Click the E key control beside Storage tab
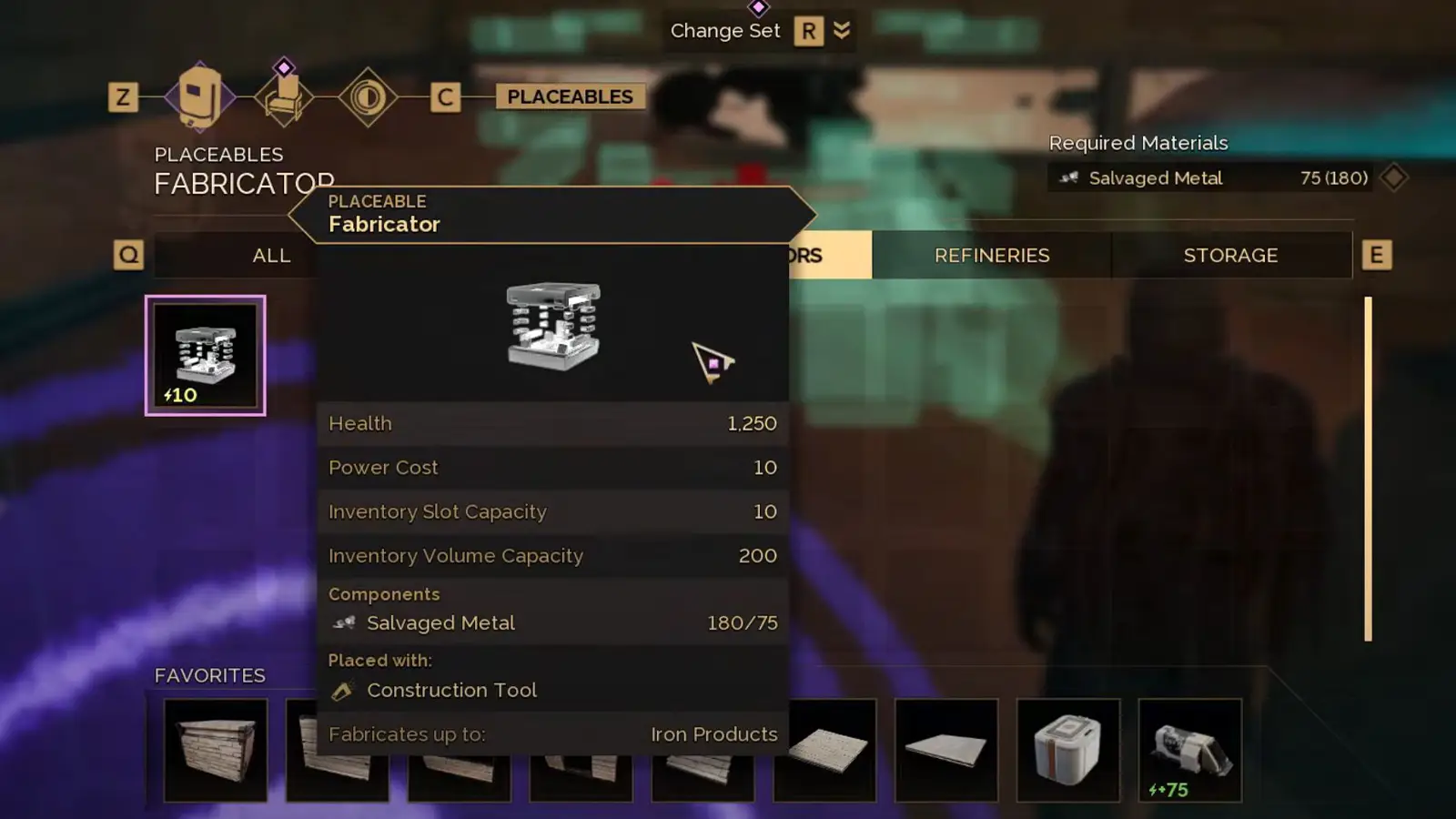The height and width of the screenshot is (819, 1456). [1377, 254]
